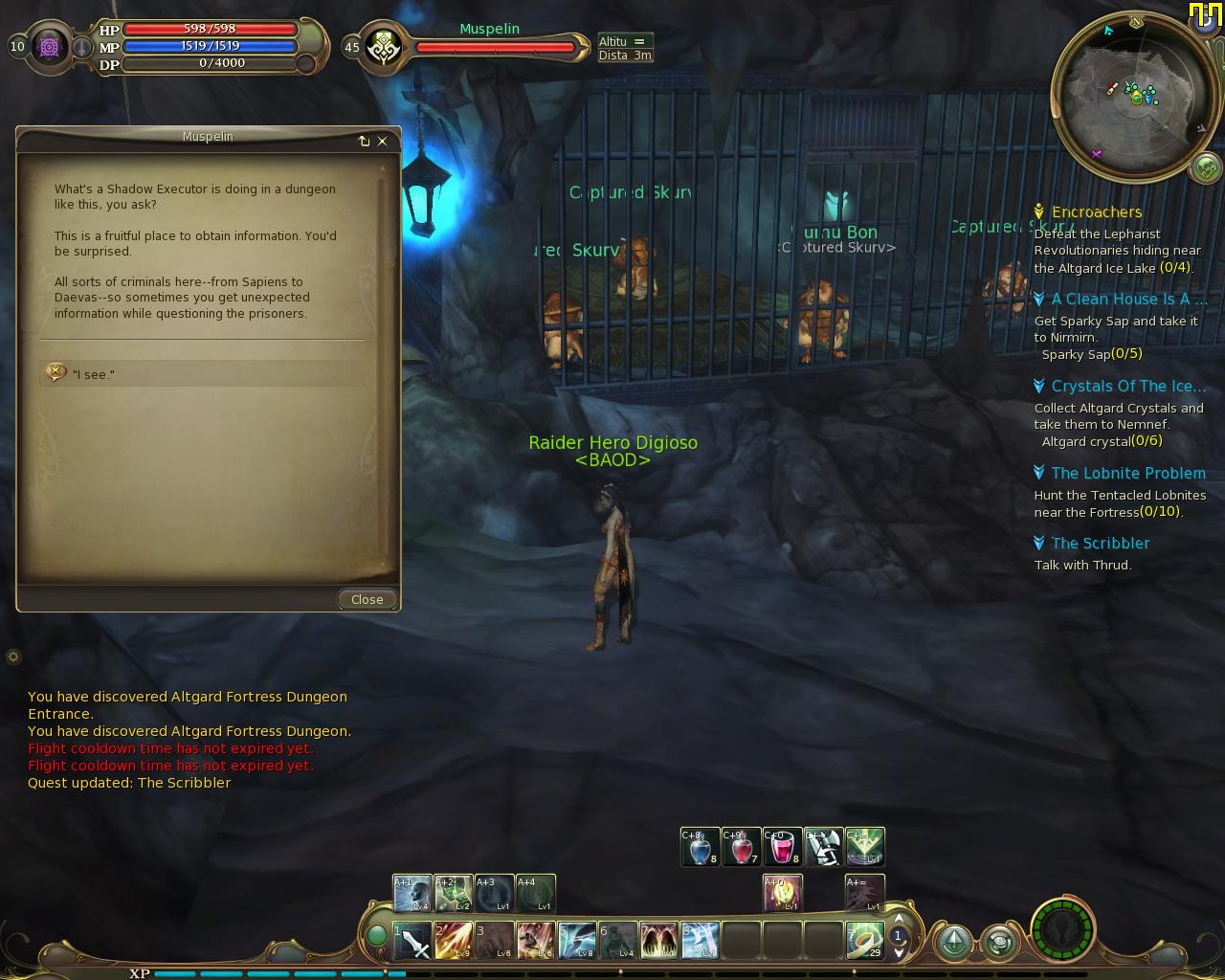The image size is (1225, 980).
Task: Use the face profile skill bound to A+1
Action: pyautogui.click(x=412, y=894)
